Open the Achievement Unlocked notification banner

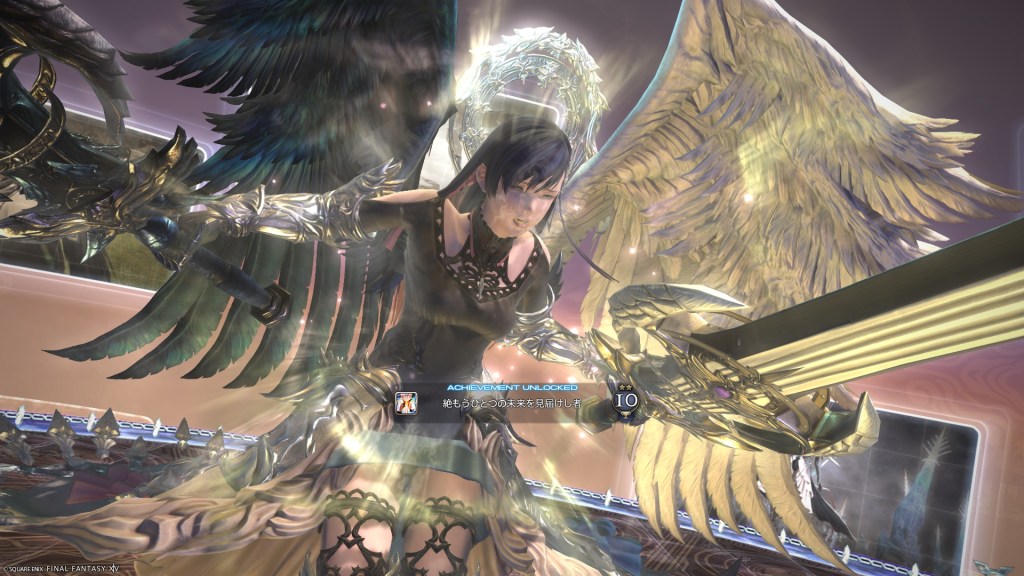(x=512, y=402)
